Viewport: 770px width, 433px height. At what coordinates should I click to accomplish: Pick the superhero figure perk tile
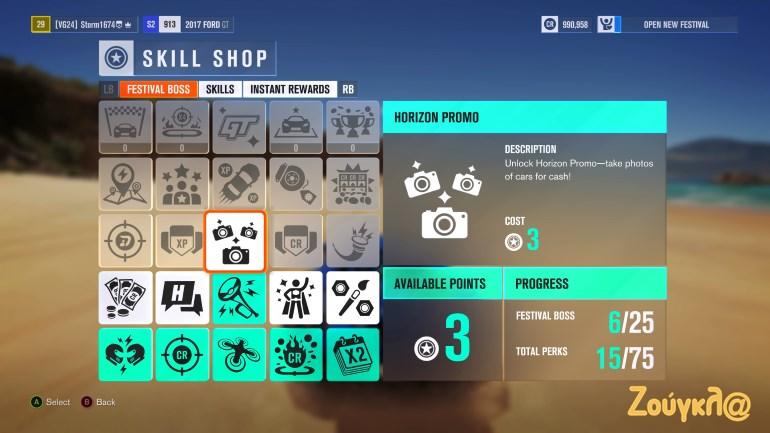point(296,297)
